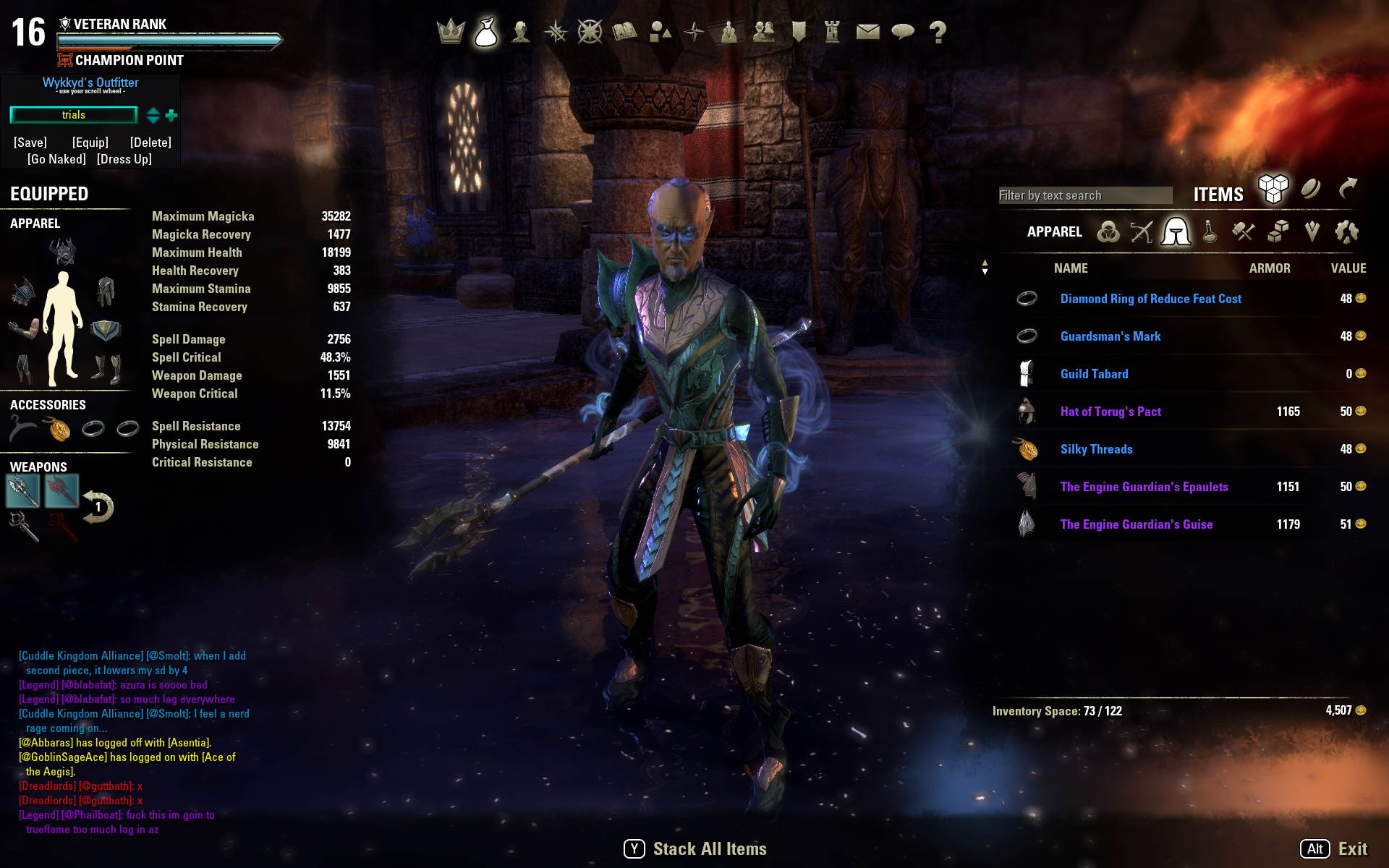Select The Engine Guardian's Guise helmet
The width and height of the screenshot is (1389, 868).
(1136, 524)
